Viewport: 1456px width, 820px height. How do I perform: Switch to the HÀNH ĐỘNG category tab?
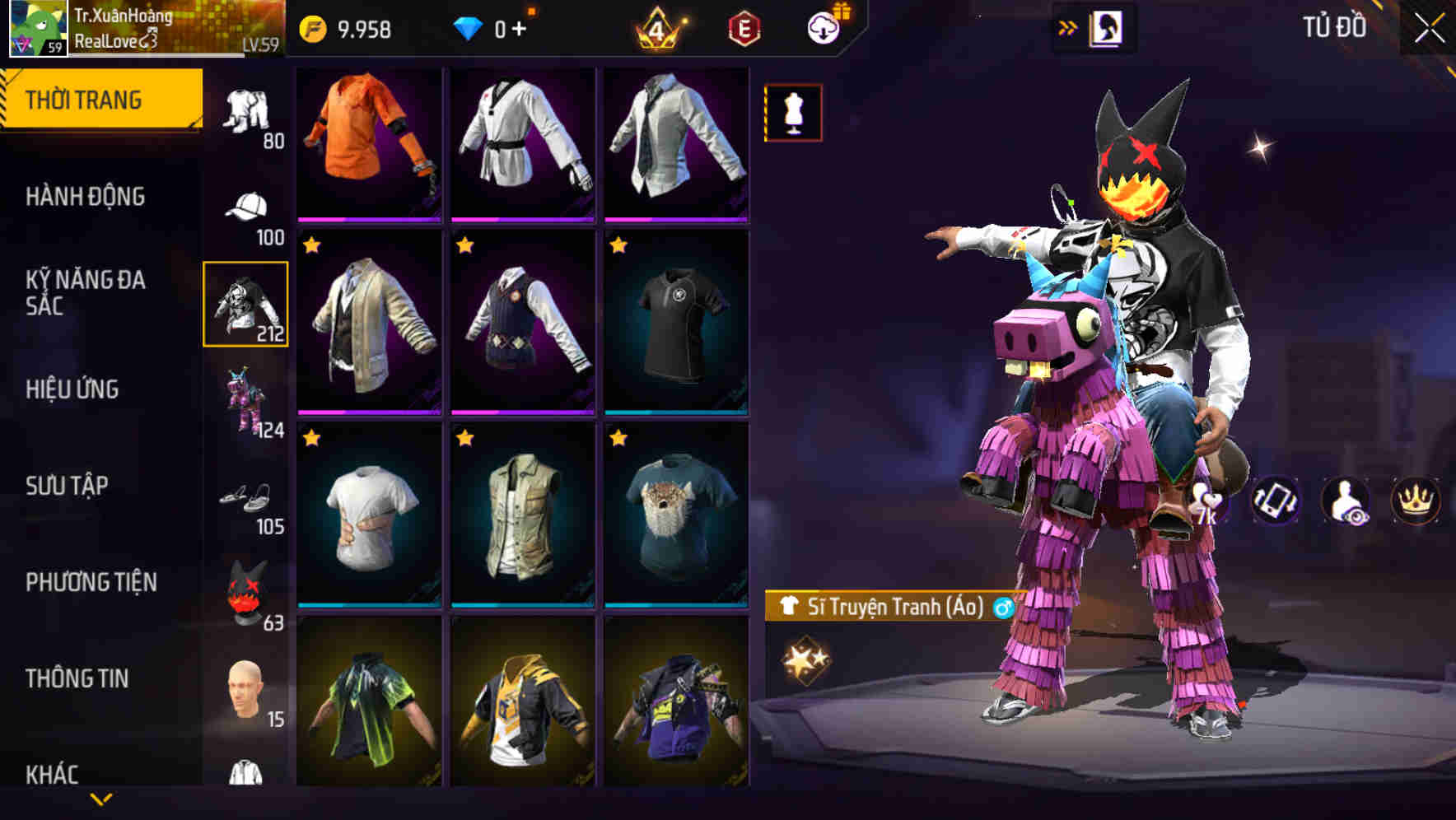[86, 197]
